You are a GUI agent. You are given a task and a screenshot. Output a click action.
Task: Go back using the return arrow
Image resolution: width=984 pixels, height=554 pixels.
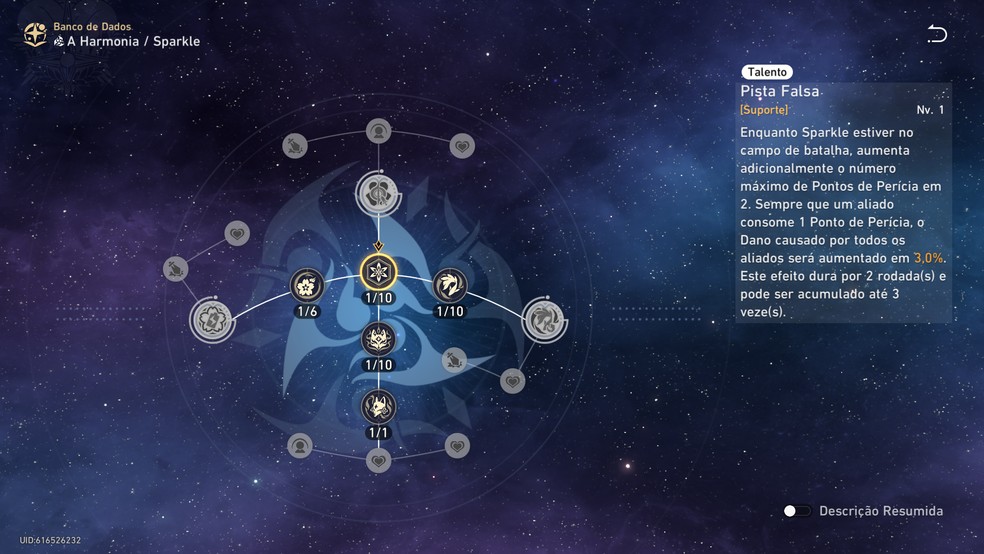(x=937, y=34)
